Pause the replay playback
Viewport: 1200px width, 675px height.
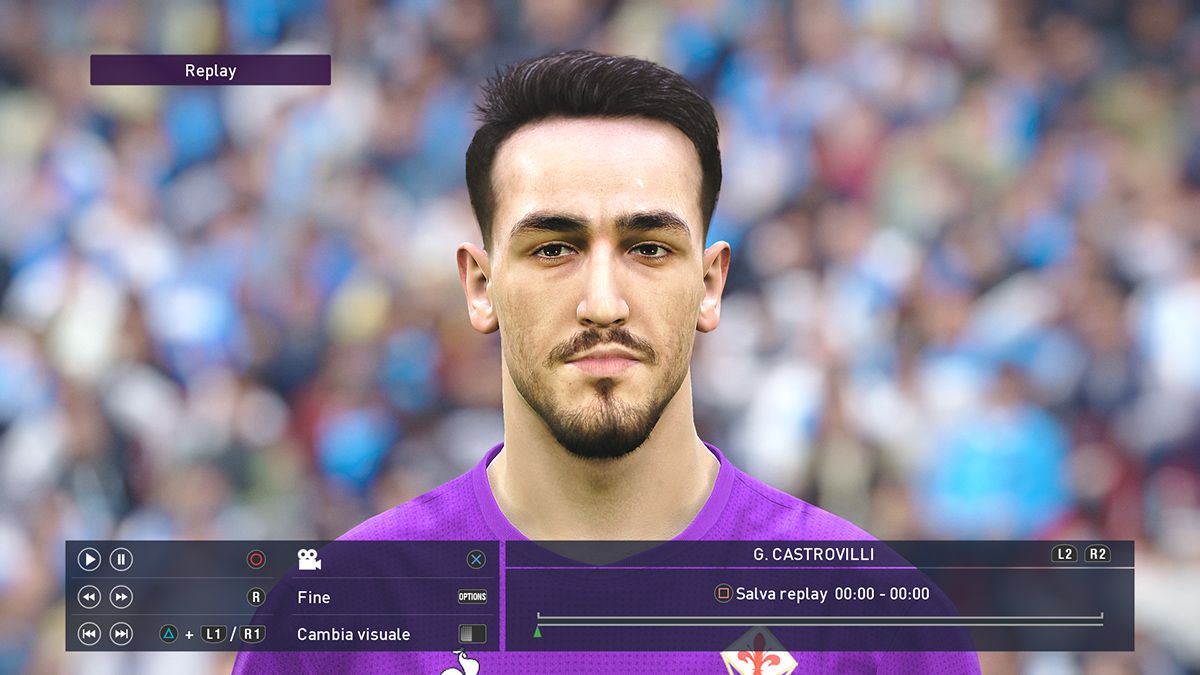pos(121,560)
